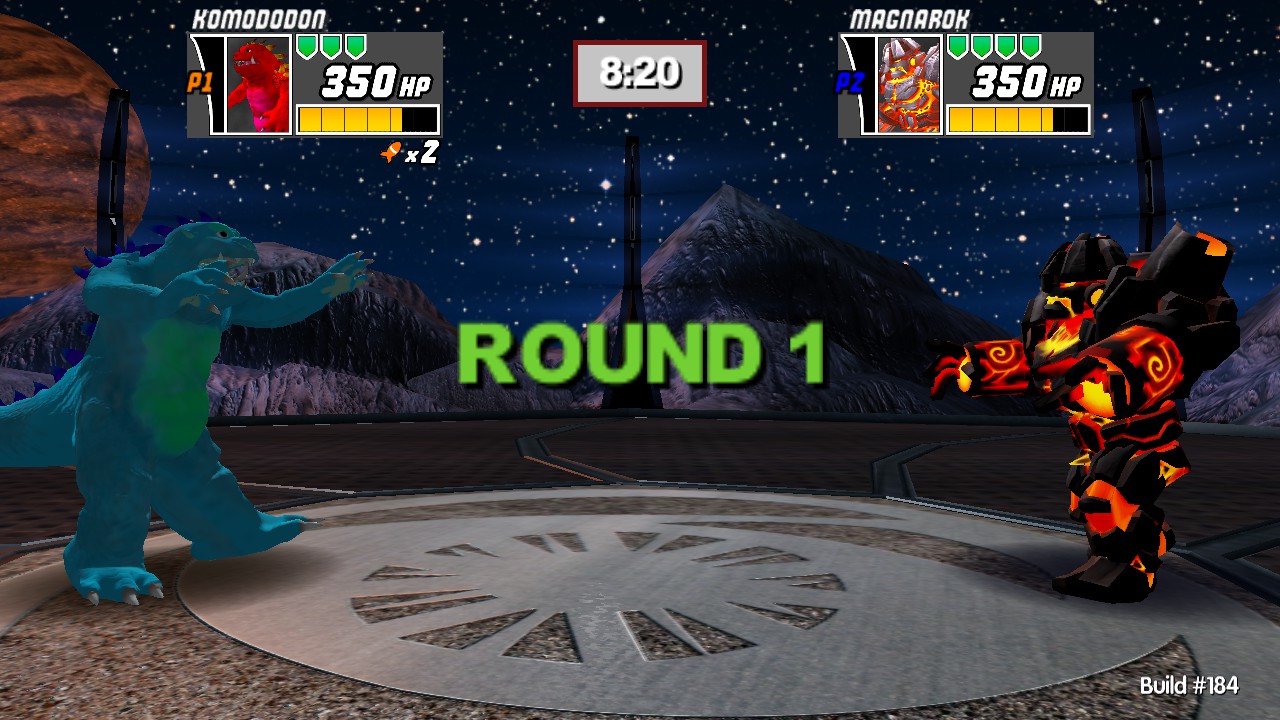Click the last green shield icon above Magnarok's HP

click(1029, 46)
